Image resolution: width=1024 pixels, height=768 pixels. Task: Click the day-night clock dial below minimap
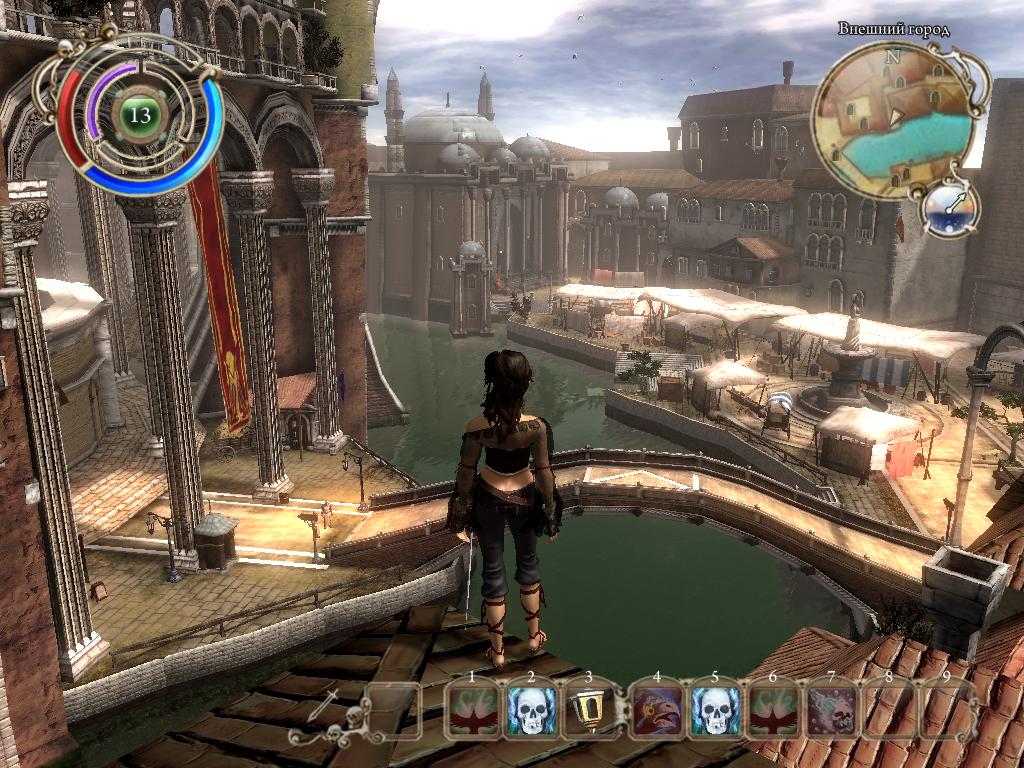click(948, 208)
